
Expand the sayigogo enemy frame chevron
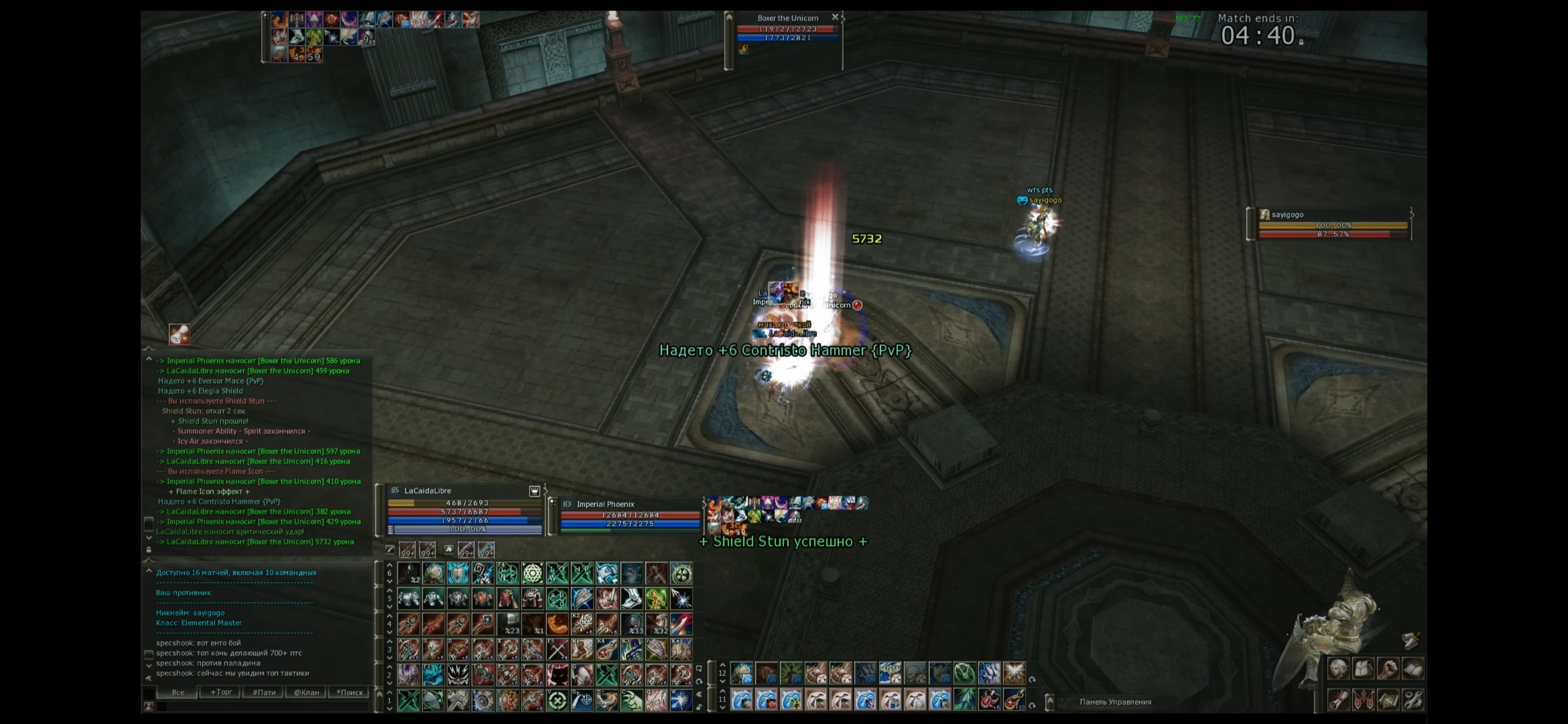click(x=1413, y=215)
